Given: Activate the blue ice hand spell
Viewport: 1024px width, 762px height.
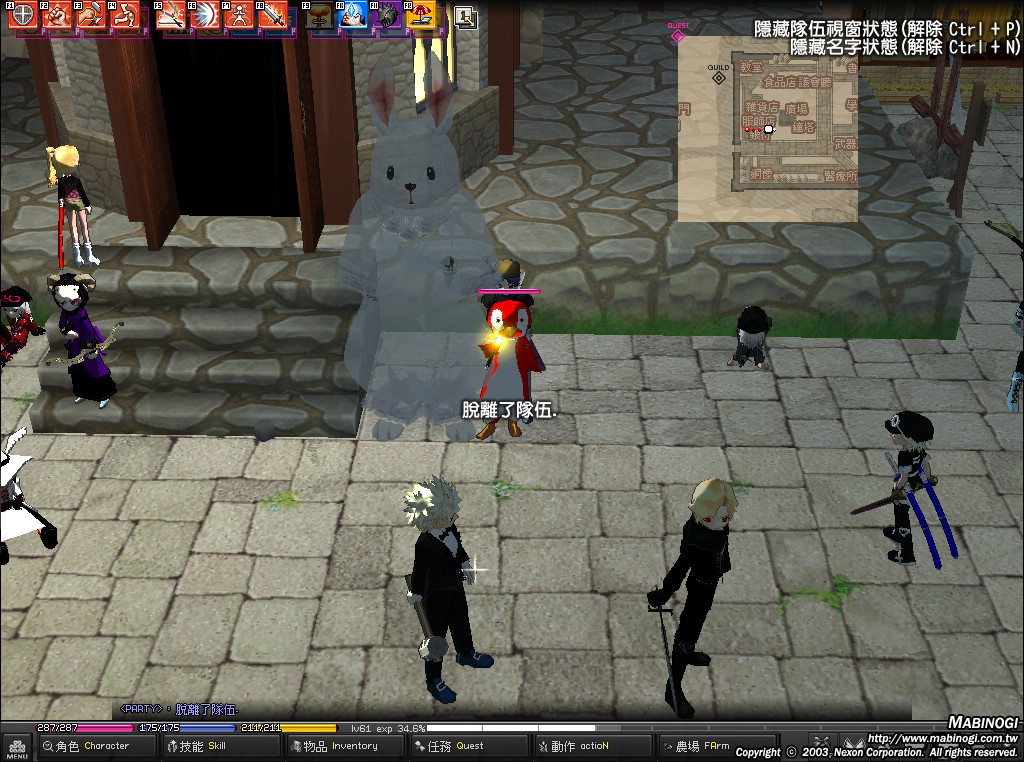Looking at the screenshot, I should [354, 15].
